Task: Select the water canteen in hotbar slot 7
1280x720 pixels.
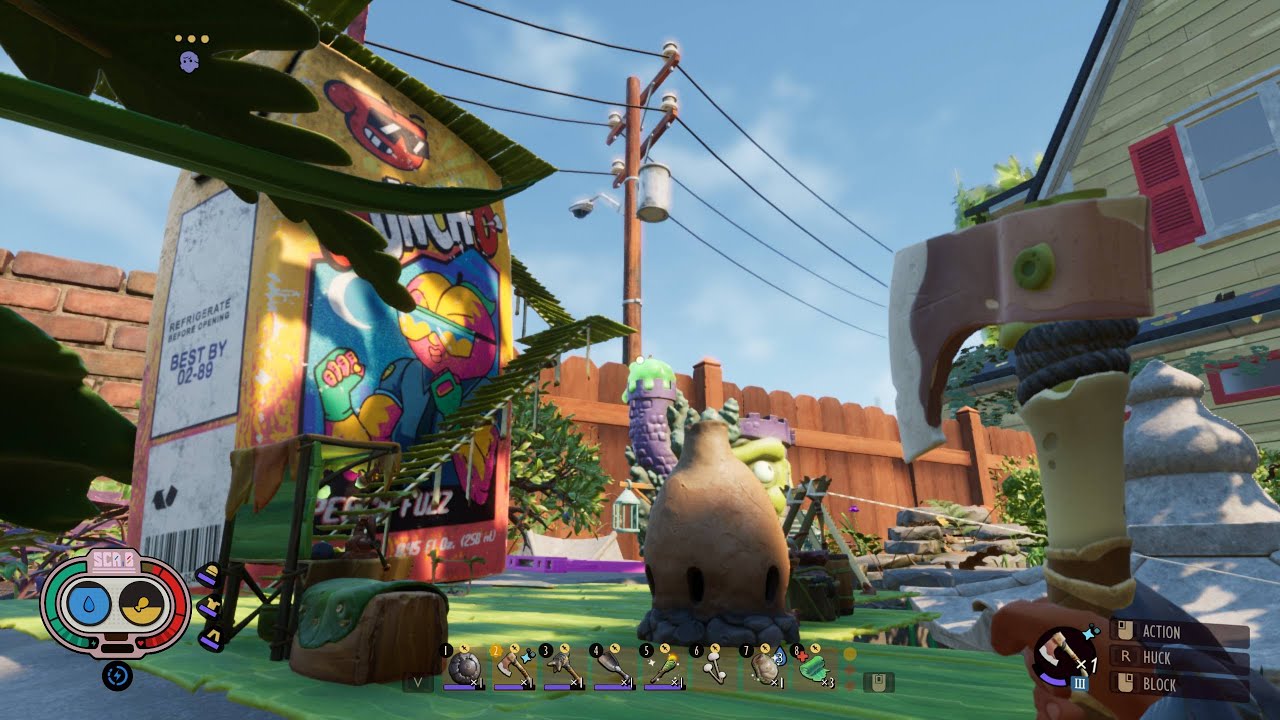Action: (764, 668)
